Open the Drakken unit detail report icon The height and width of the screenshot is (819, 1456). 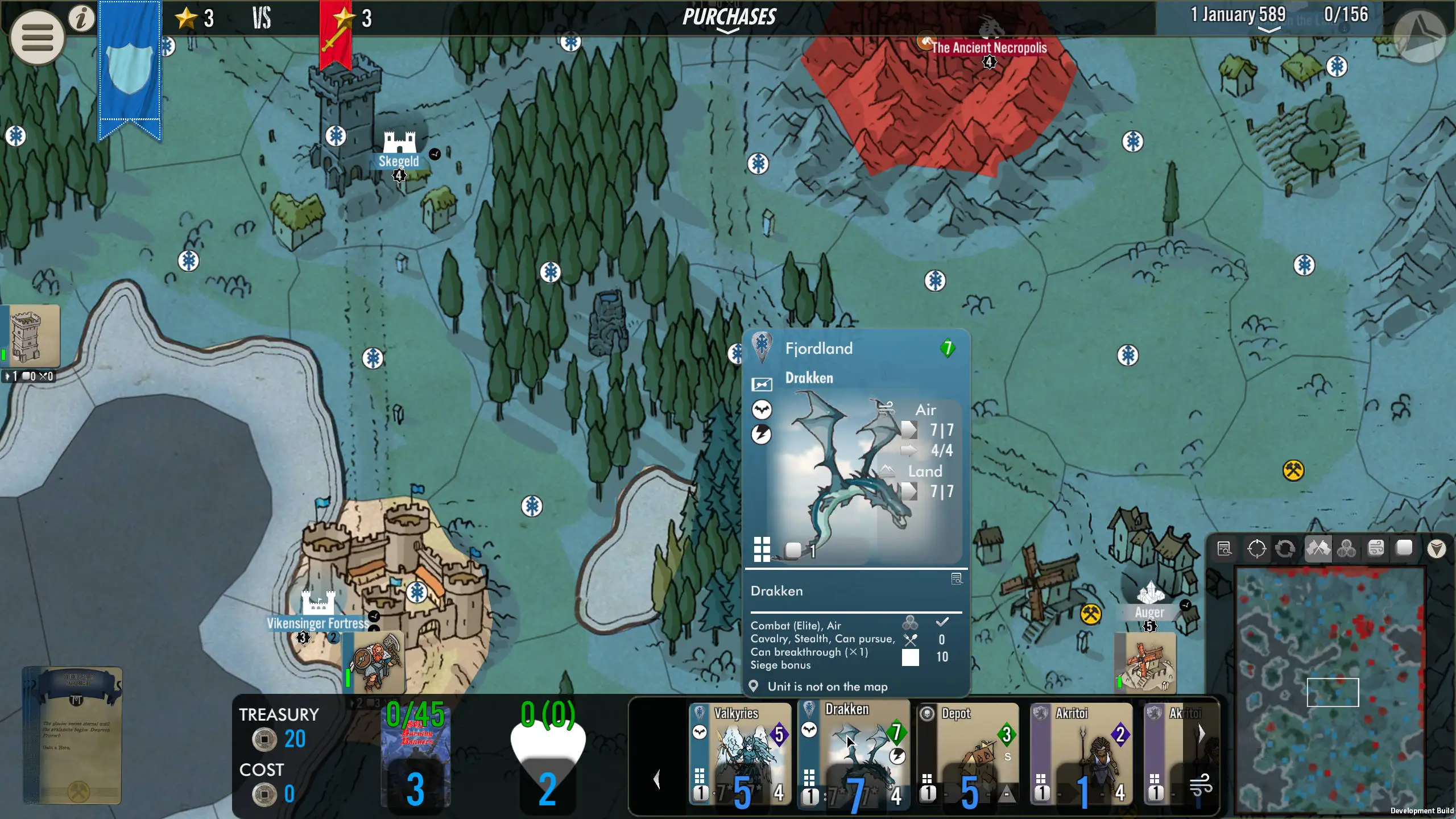click(957, 579)
